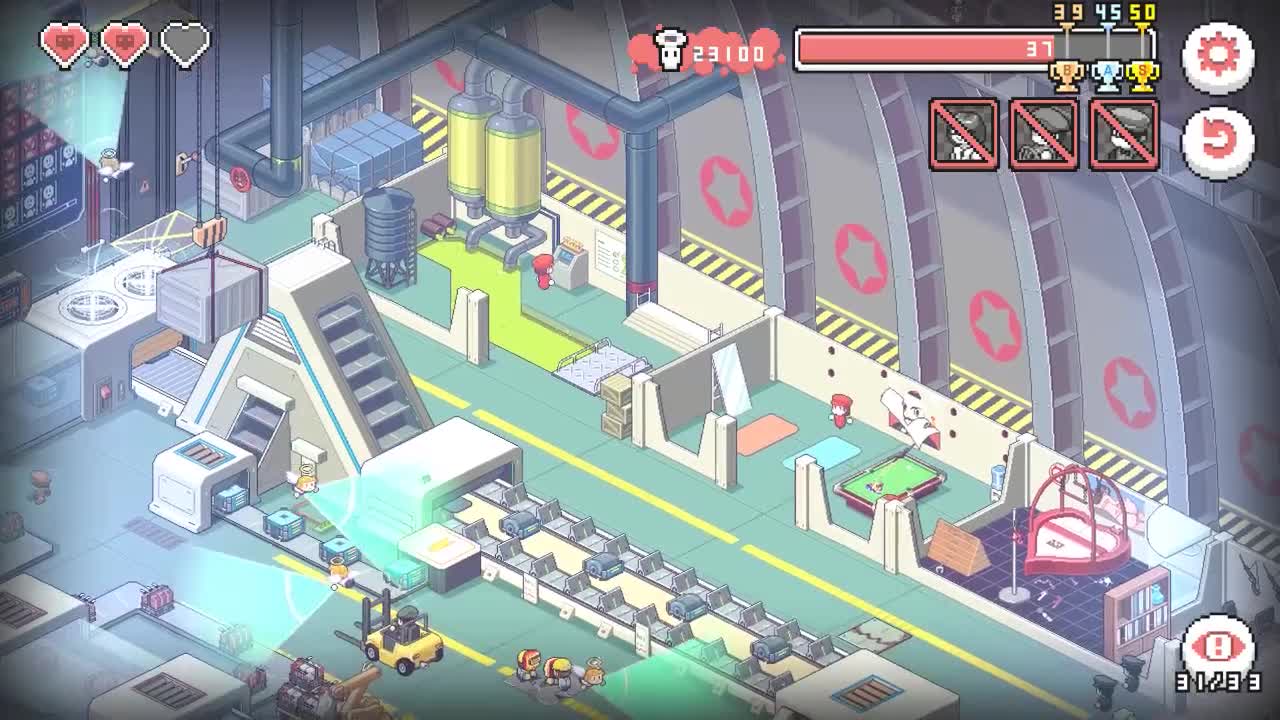The height and width of the screenshot is (720, 1280).
Task: Click the first filled heart icon
Action: coord(63,43)
